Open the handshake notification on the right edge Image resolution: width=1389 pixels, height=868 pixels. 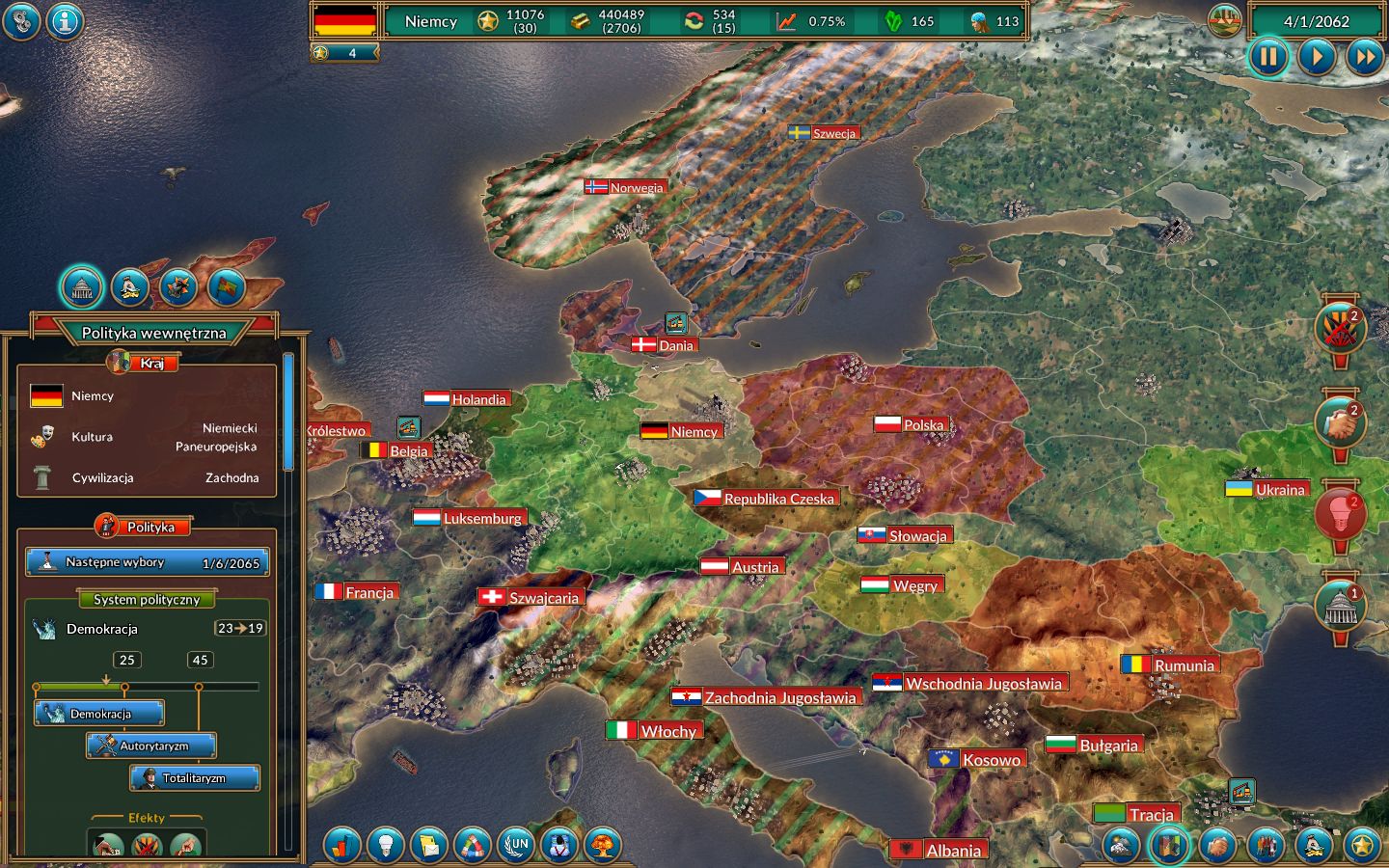pyautogui.click(x=1341, y=422)
